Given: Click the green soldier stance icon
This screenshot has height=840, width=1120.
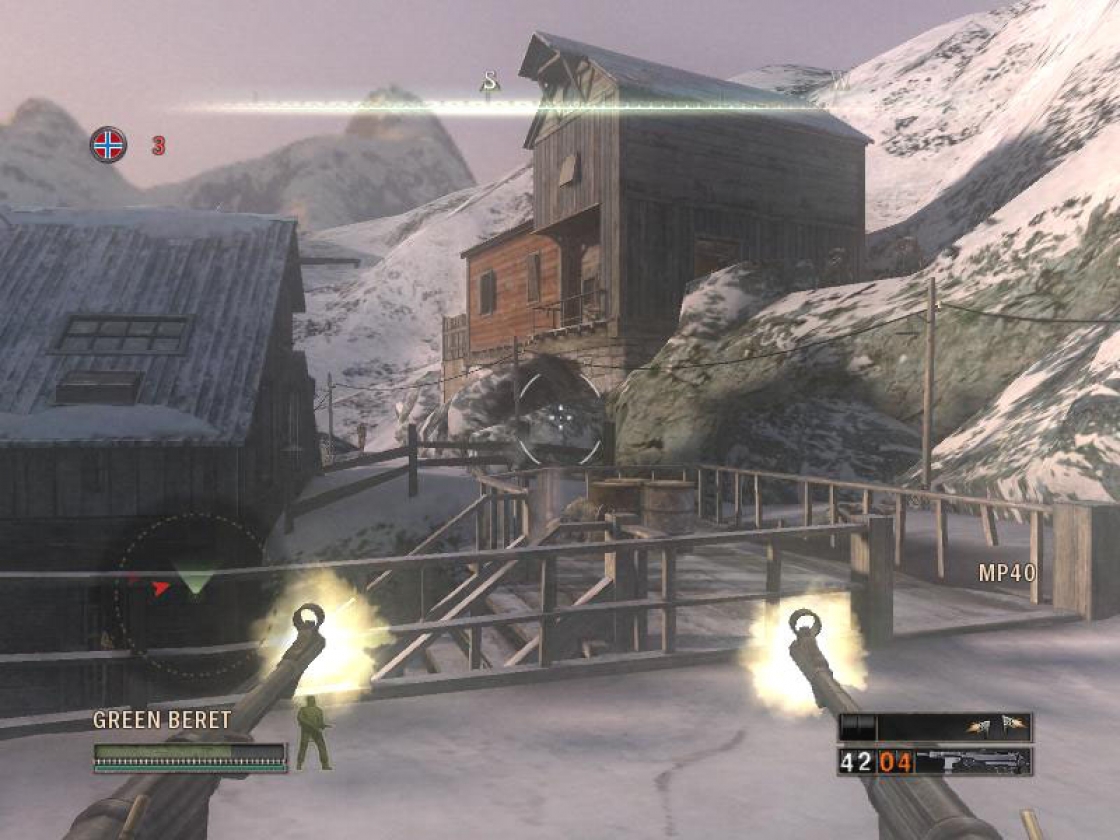Looking at the screenshot, I should click(x=314, y=733).
